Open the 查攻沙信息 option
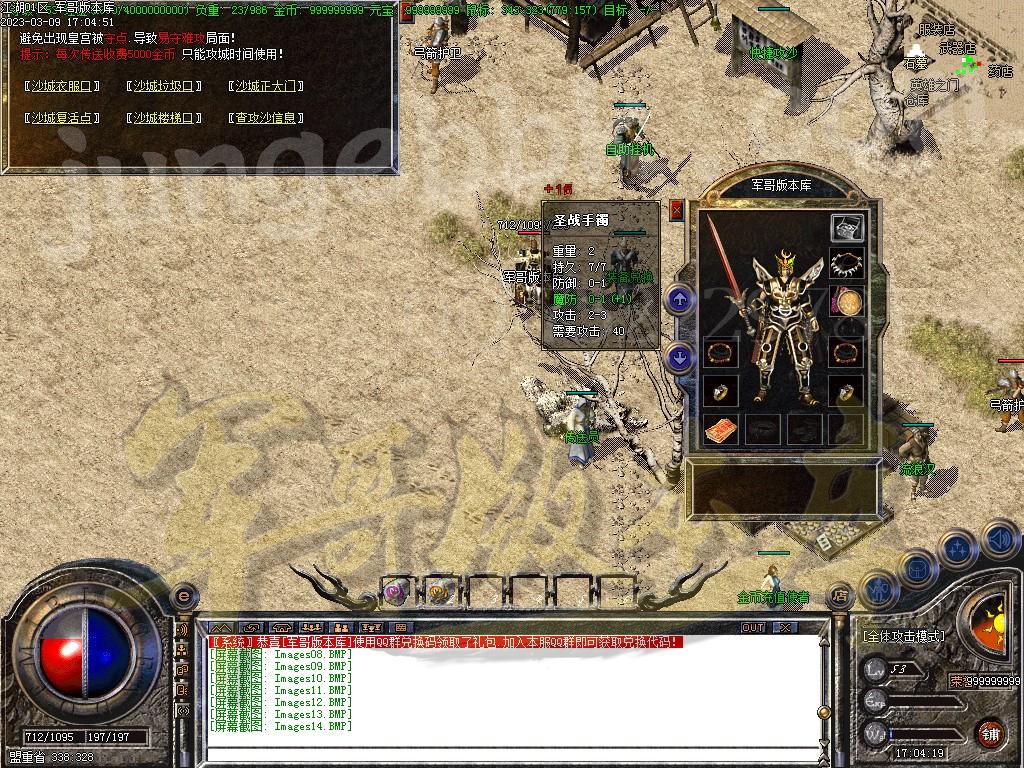Image resolution: width=1024 pixels, height=768 pixels. [x=265, y=118]
